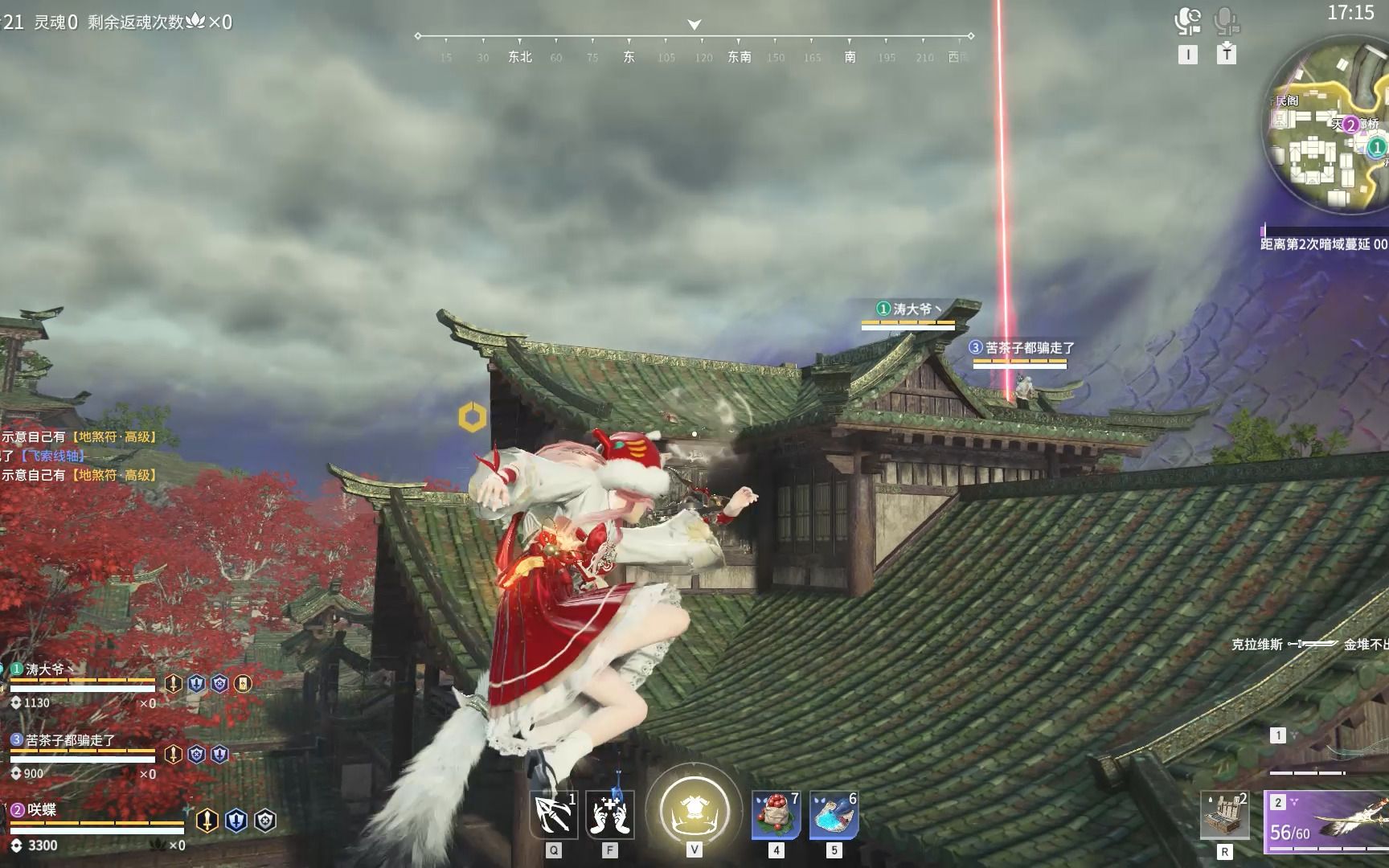1389x868 pixels.
Task: Use the red fruit pouch in slot 4
Action: point(776,813)
